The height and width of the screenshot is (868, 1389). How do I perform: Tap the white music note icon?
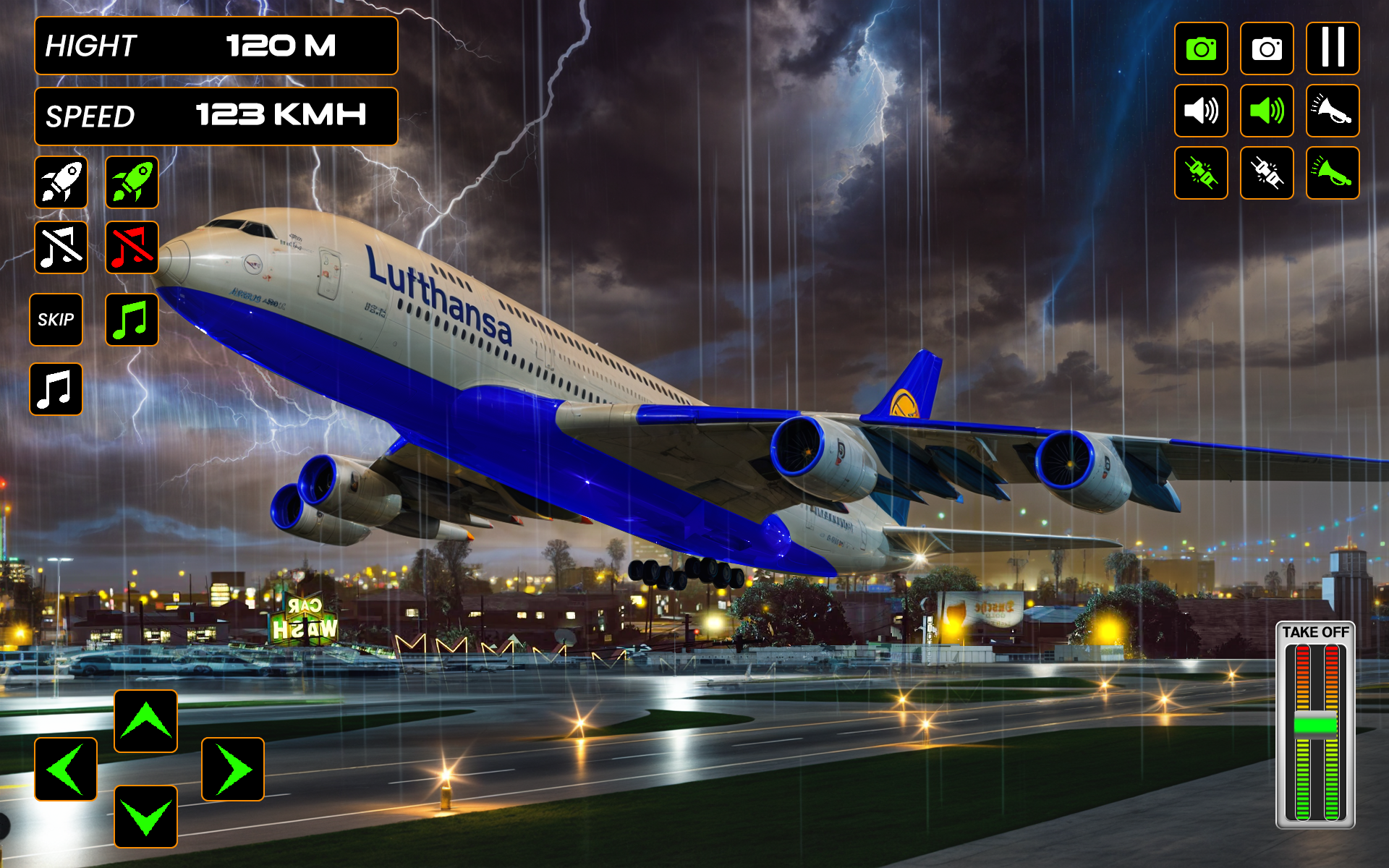pyautogui.click(x=56, y=391)
